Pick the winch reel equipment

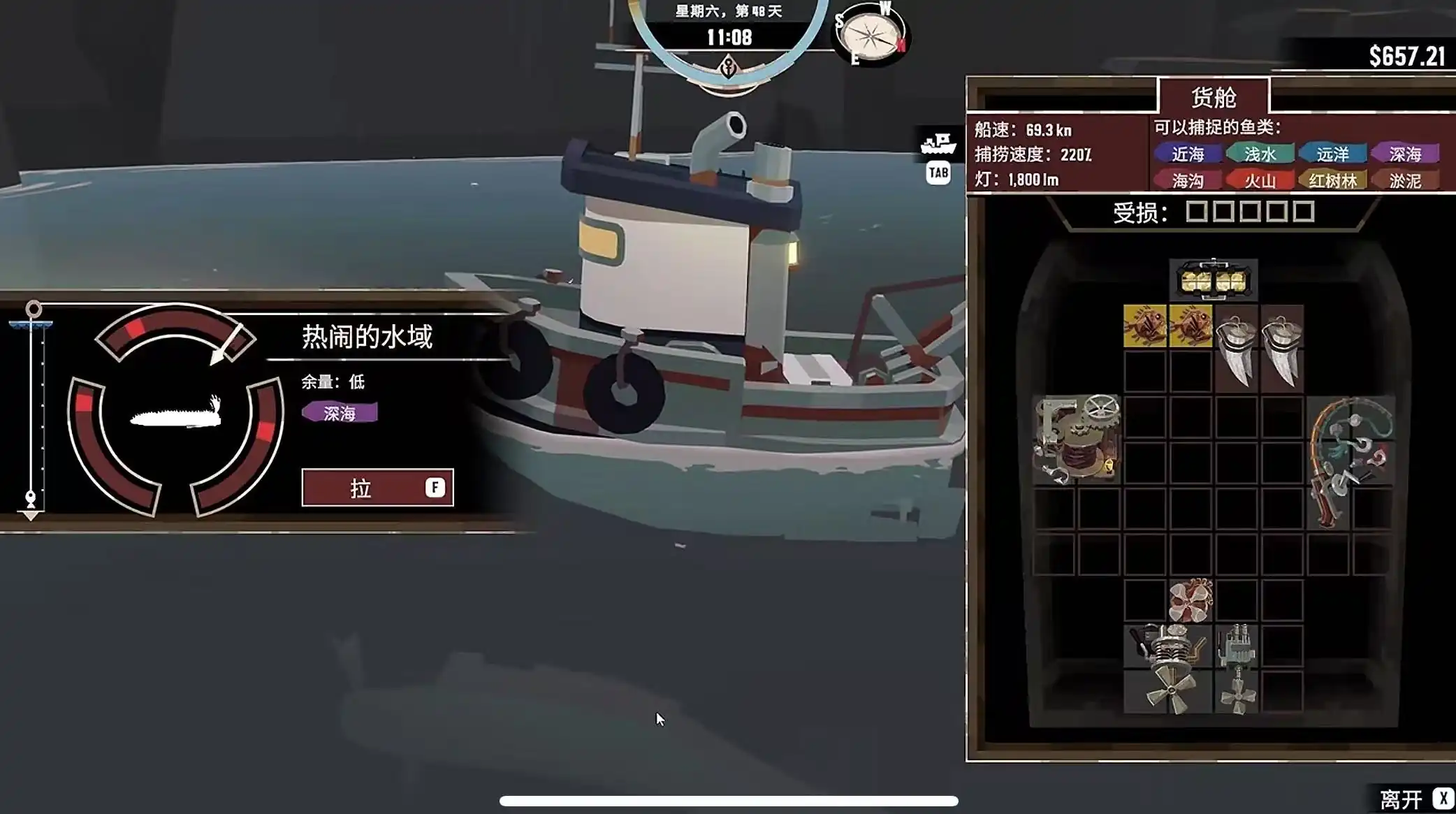(x=1077, y=439)
